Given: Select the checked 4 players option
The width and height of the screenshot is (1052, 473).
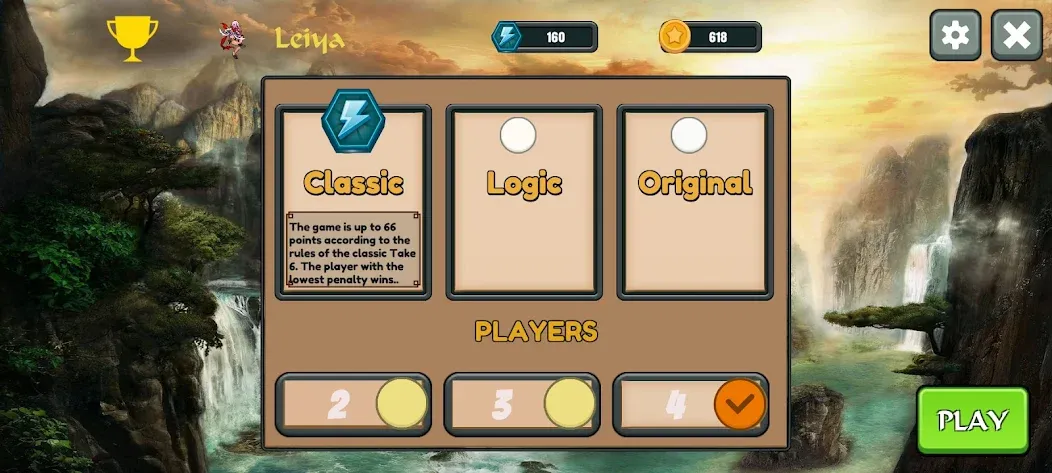Looking at the screenshot, I should (x=691, y=404).
